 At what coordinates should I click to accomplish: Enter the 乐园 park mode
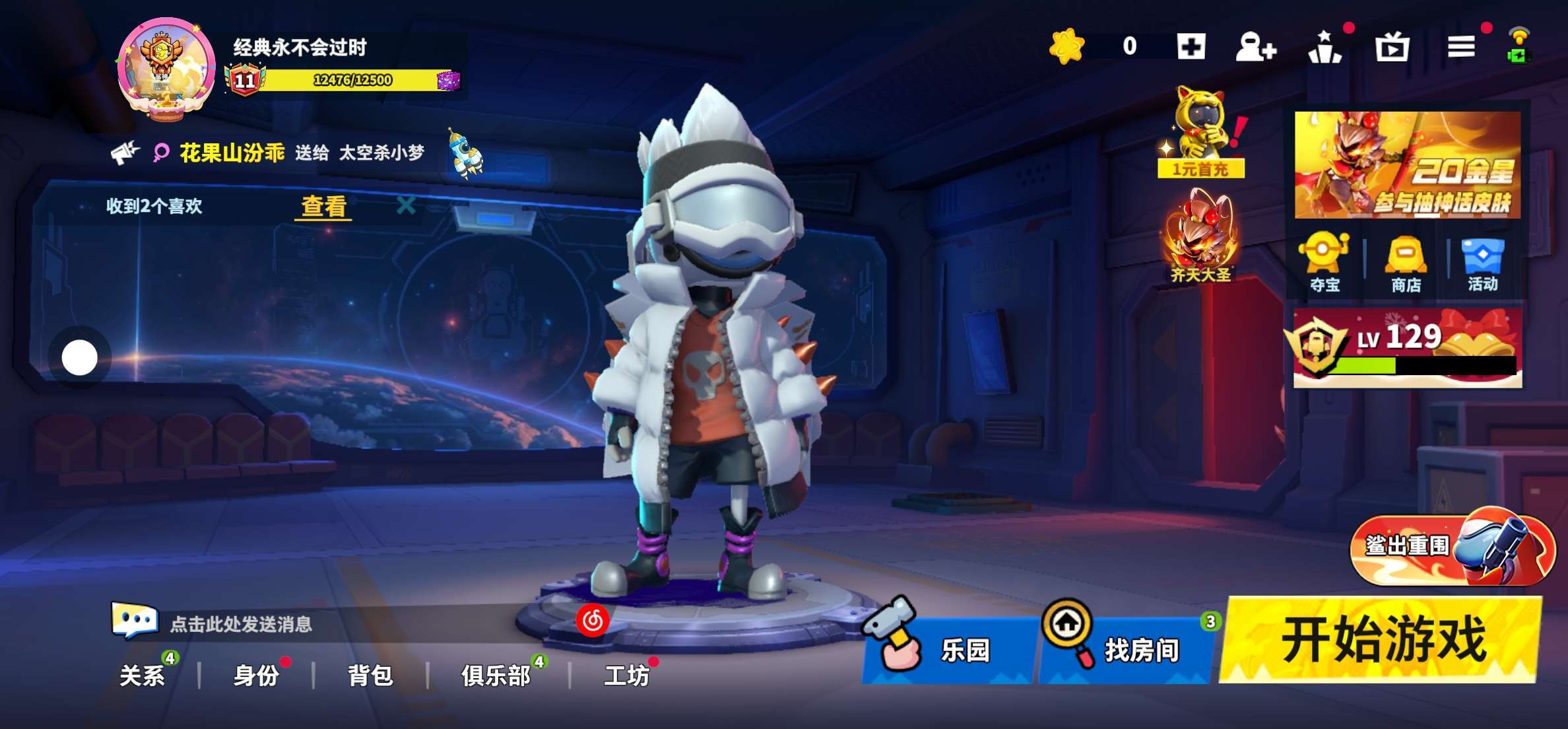click(949, 649)
